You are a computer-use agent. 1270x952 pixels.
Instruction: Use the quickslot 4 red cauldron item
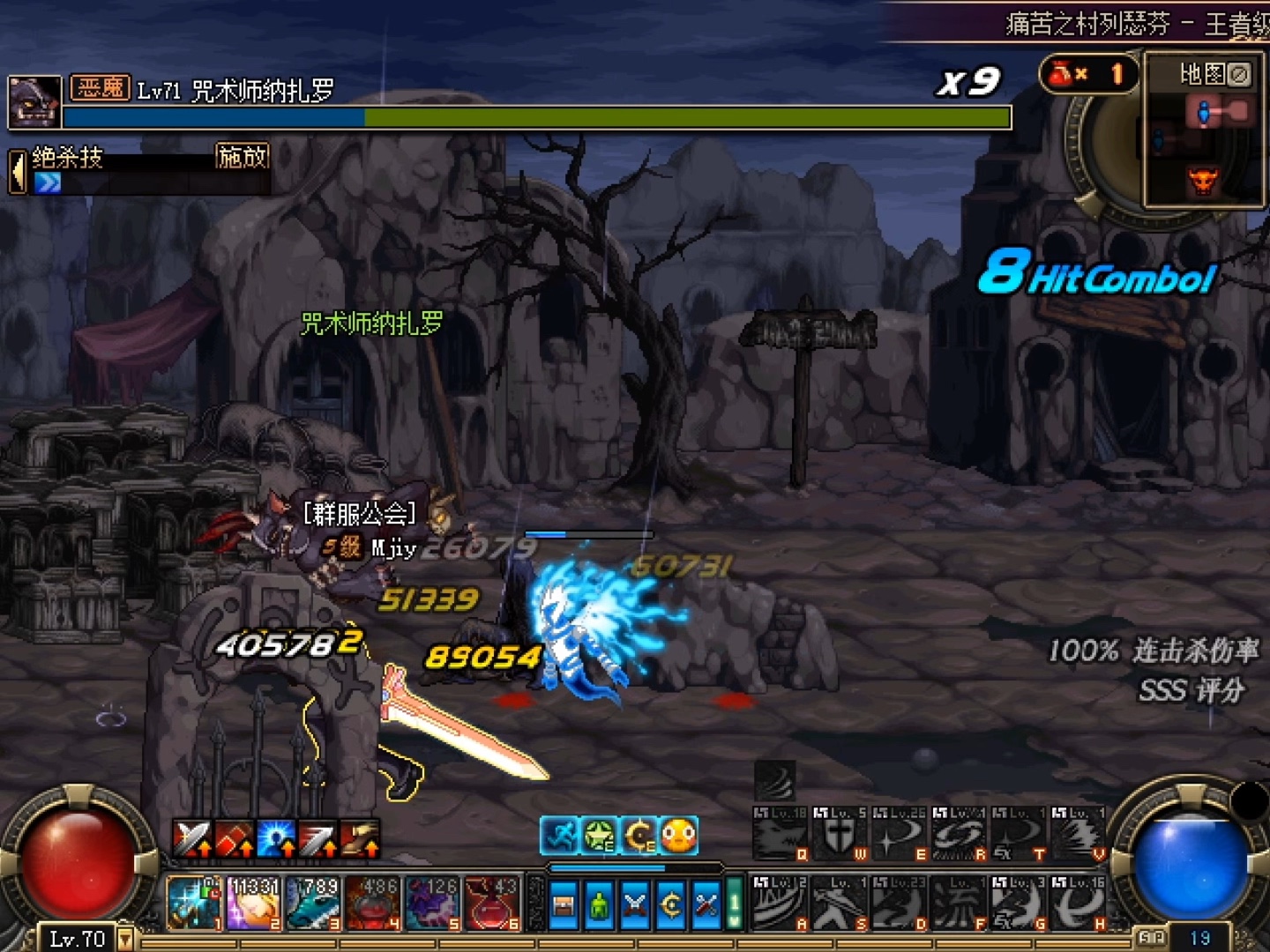(x=373, y=903)
